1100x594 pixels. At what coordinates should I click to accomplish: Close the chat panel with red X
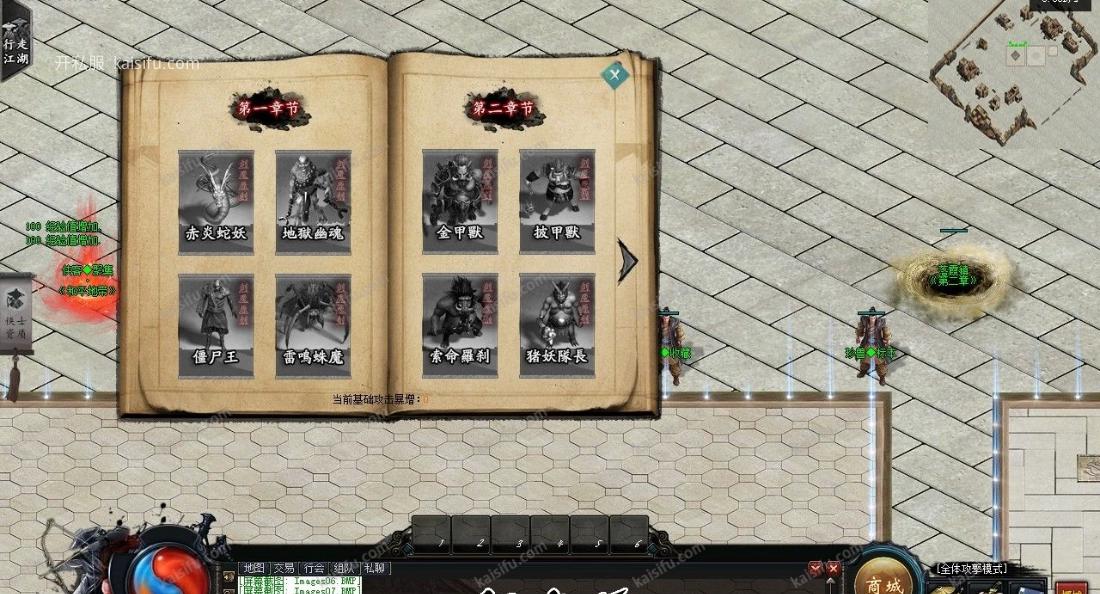(833, 569)
